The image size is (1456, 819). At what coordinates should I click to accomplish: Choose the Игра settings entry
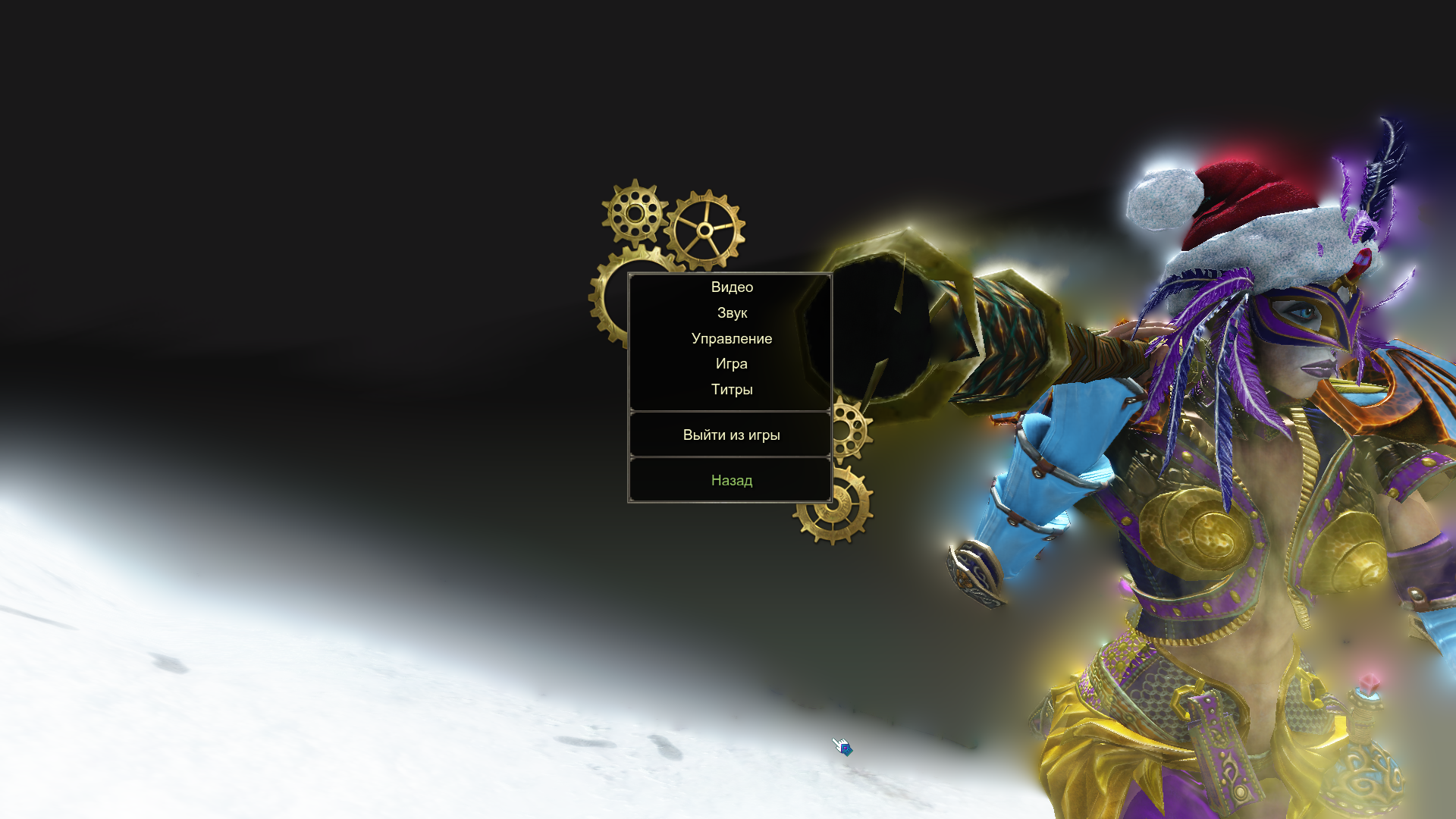pyautogui.click(x=731, y=364)
